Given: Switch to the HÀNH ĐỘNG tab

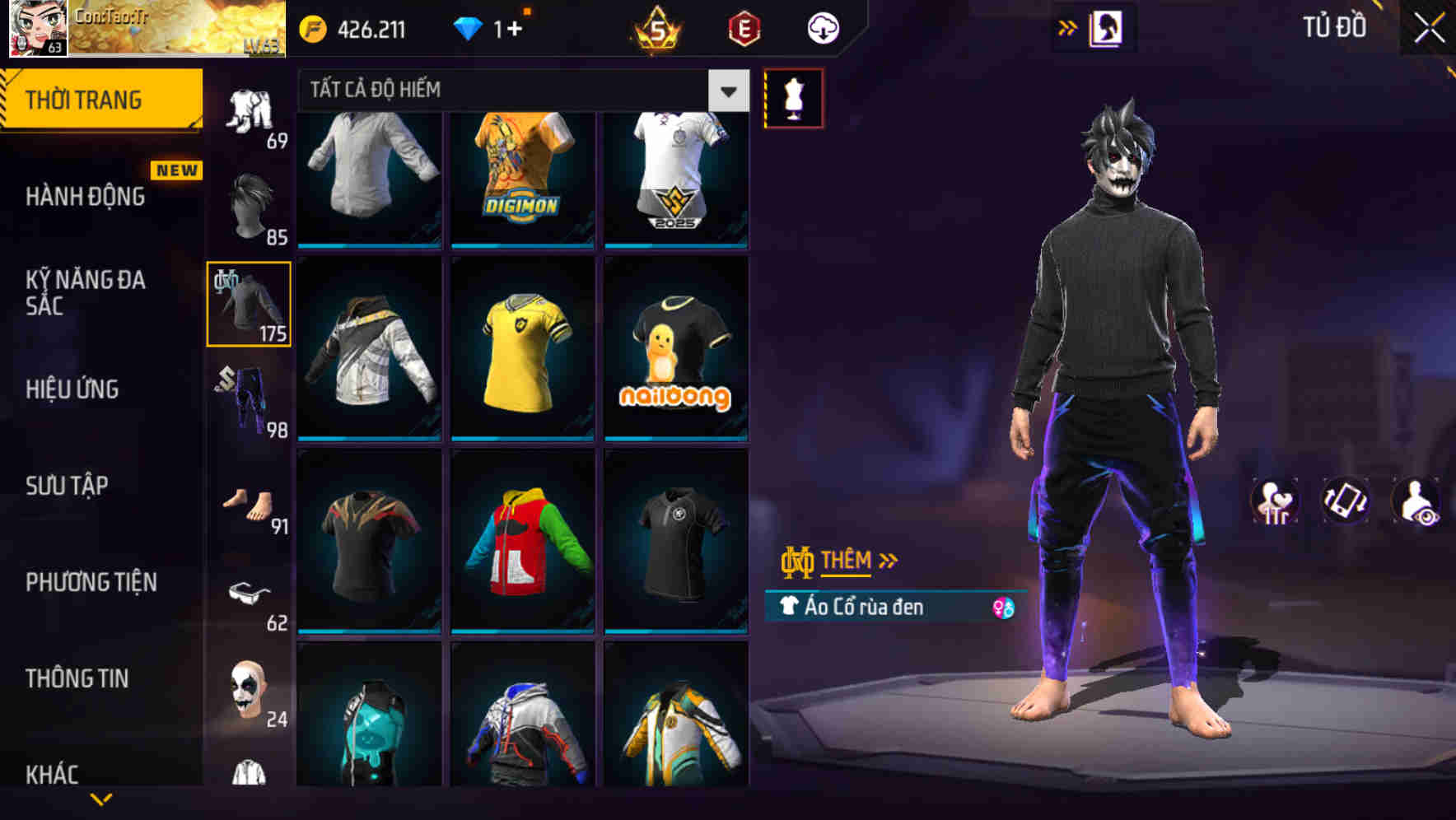Looking at the screenshot, I should pos(85,196).
